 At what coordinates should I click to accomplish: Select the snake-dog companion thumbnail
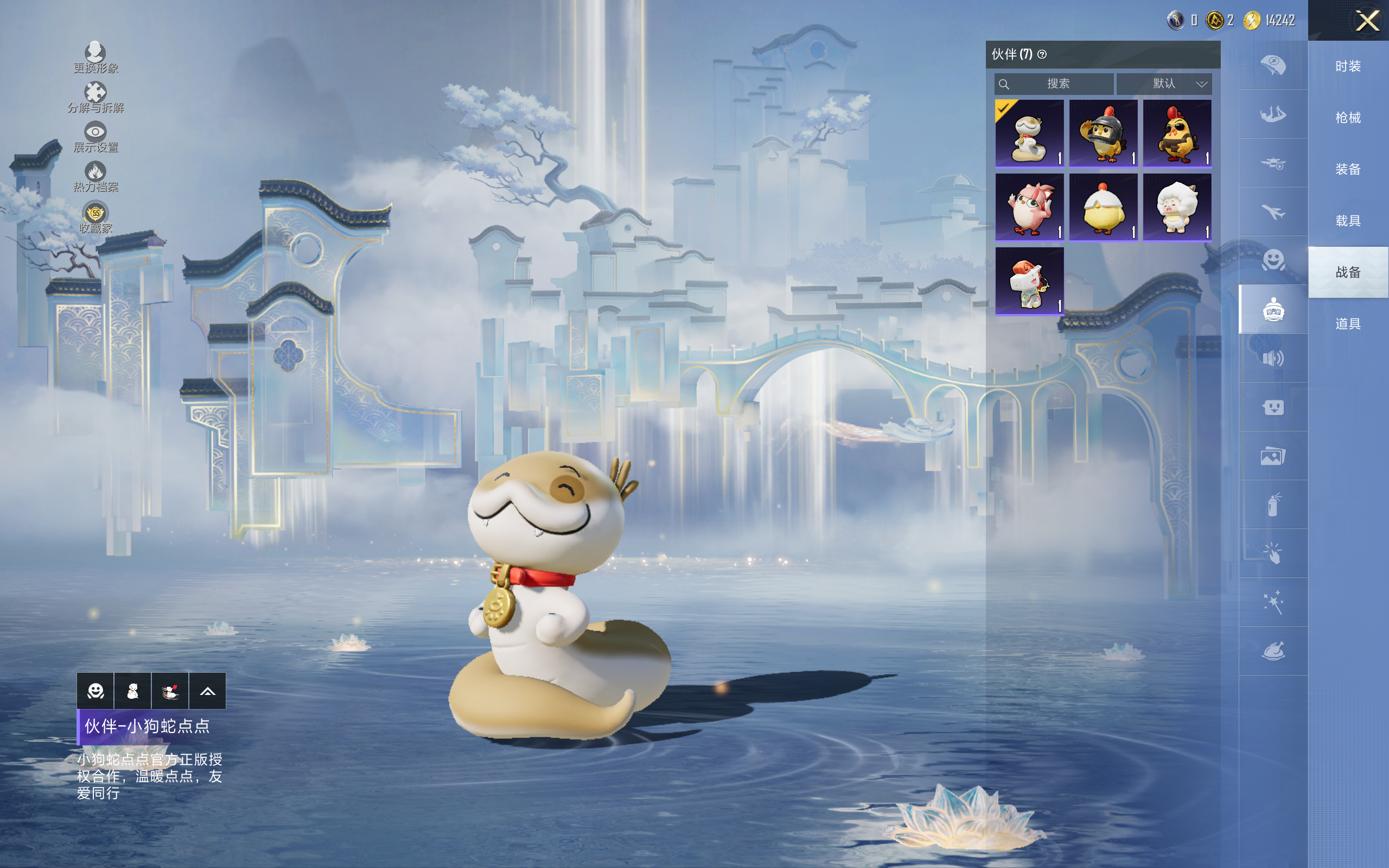[x=1029, y=133]
